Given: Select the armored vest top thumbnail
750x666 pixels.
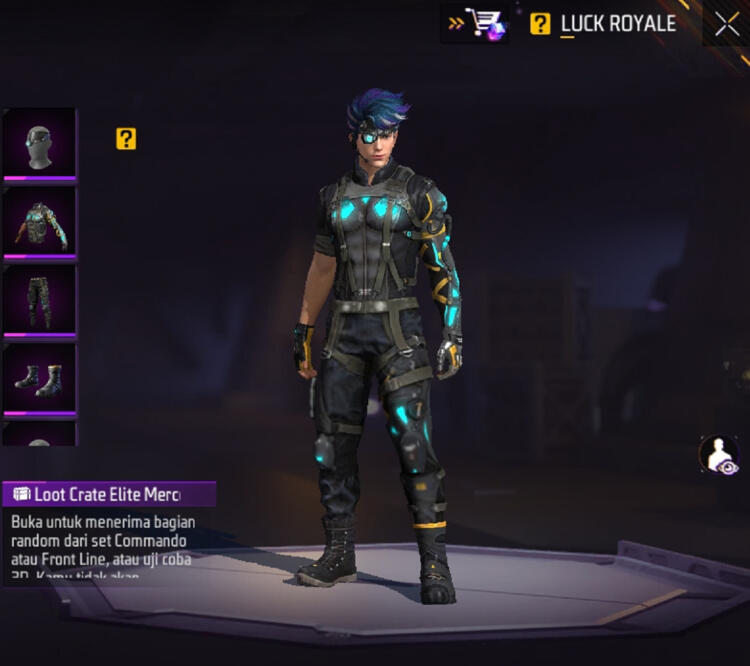Looking at the screenshot, I should 39,221.
